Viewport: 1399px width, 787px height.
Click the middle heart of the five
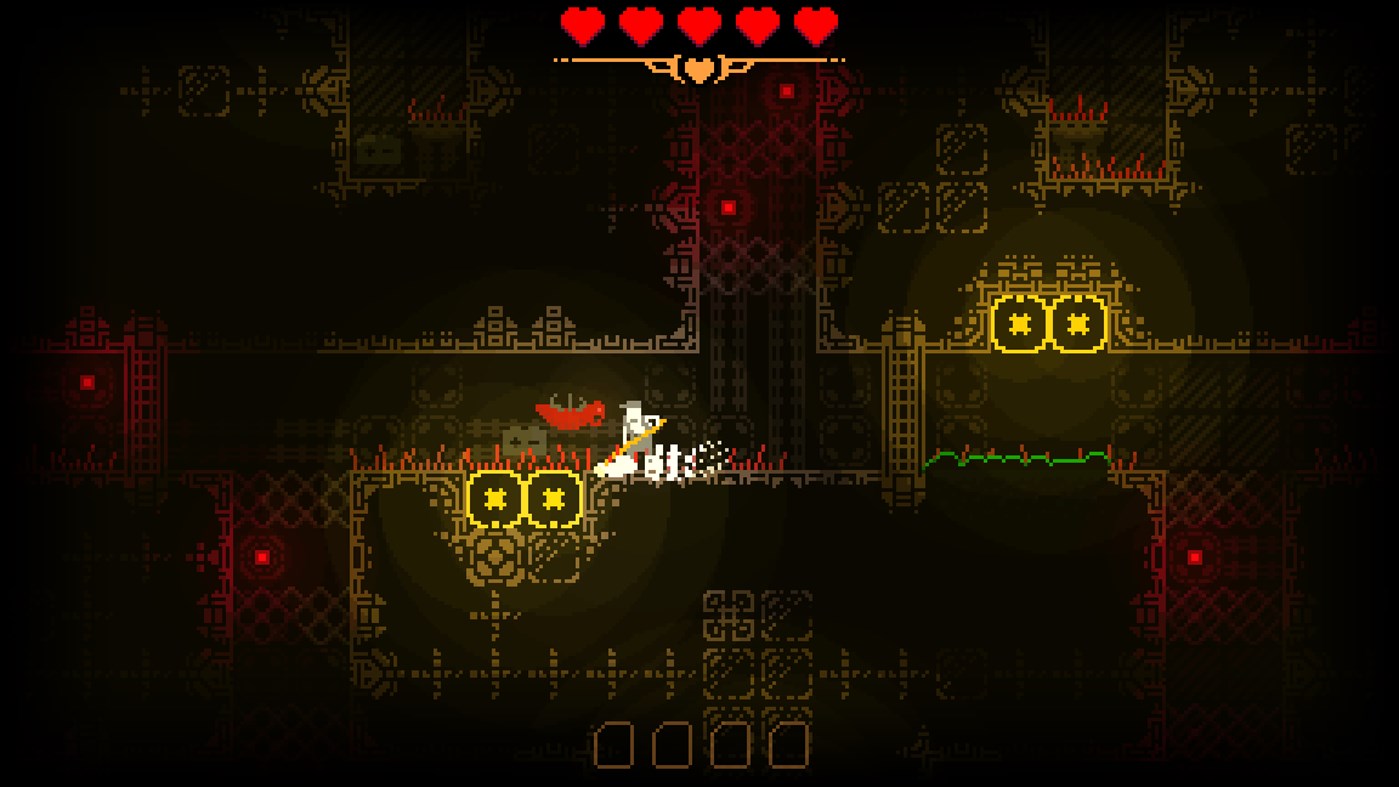[698, 26]
